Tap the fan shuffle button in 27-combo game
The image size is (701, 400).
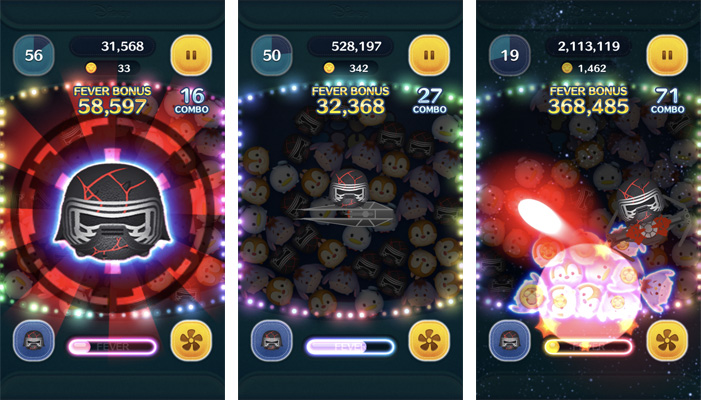(x=428, y=343)
